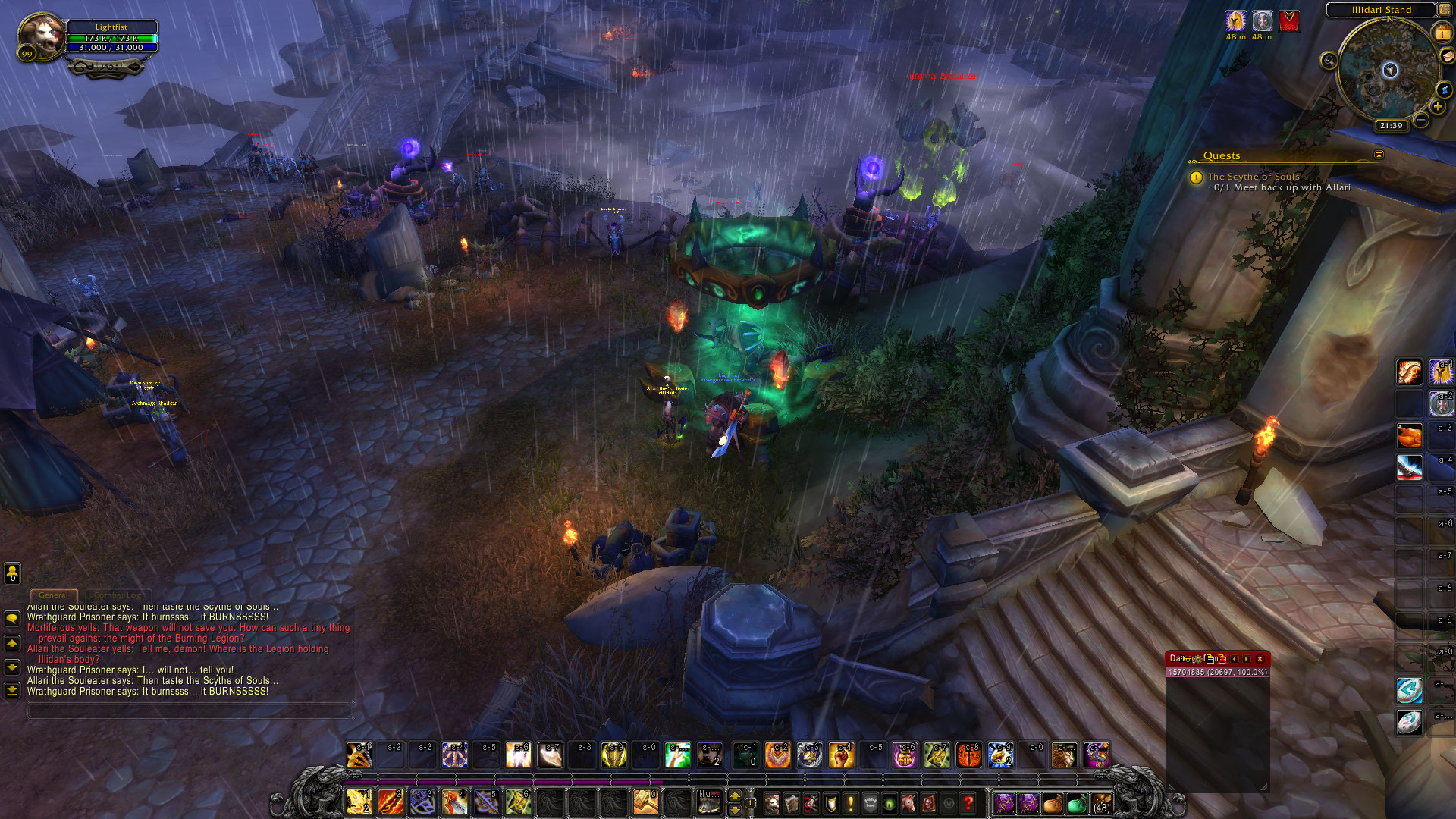Select The Scythe of Souls quest entry

(1253, 177)
